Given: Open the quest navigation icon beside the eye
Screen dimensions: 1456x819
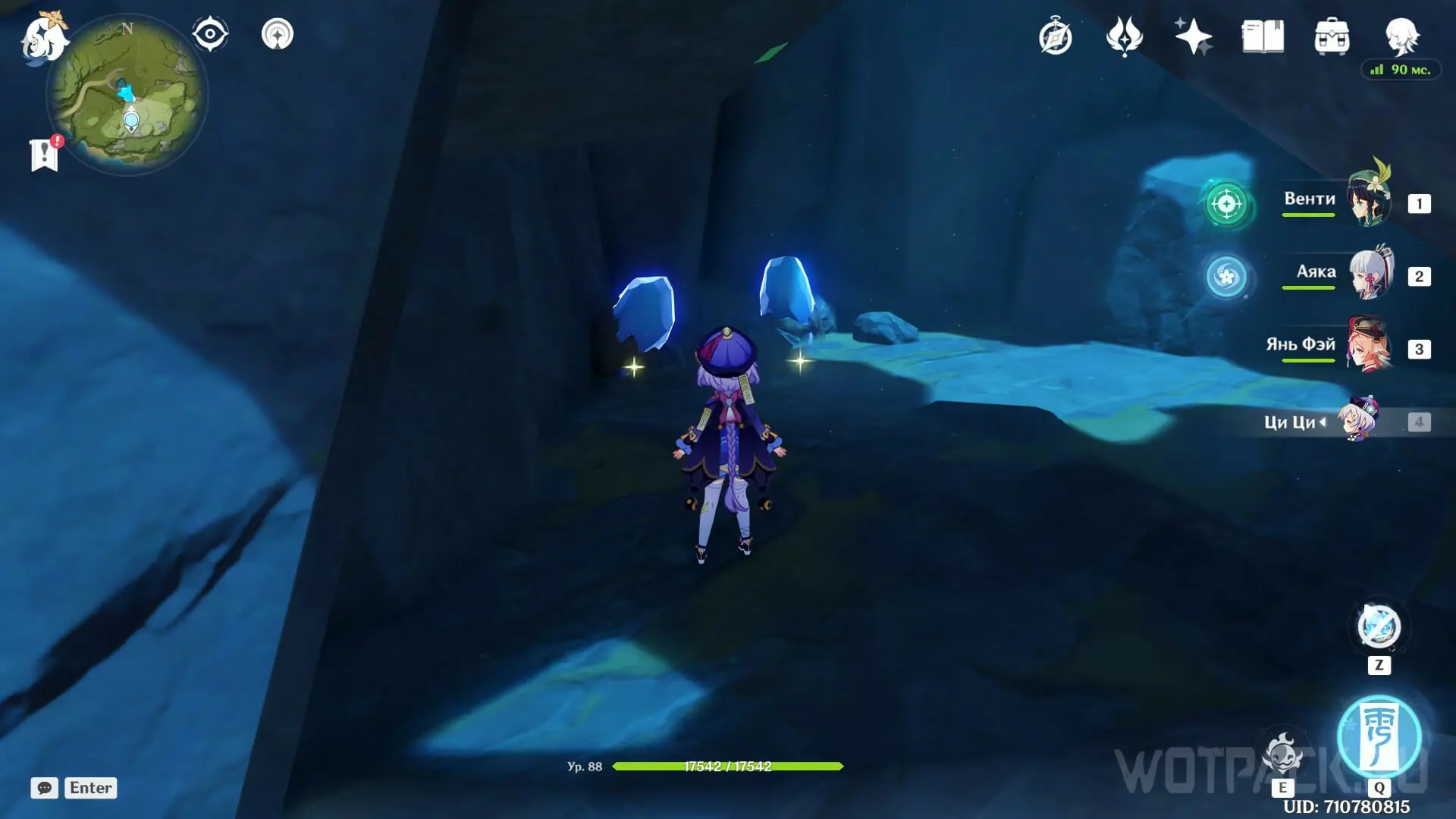Looking at the screenshot, I should tap(278, 34).
